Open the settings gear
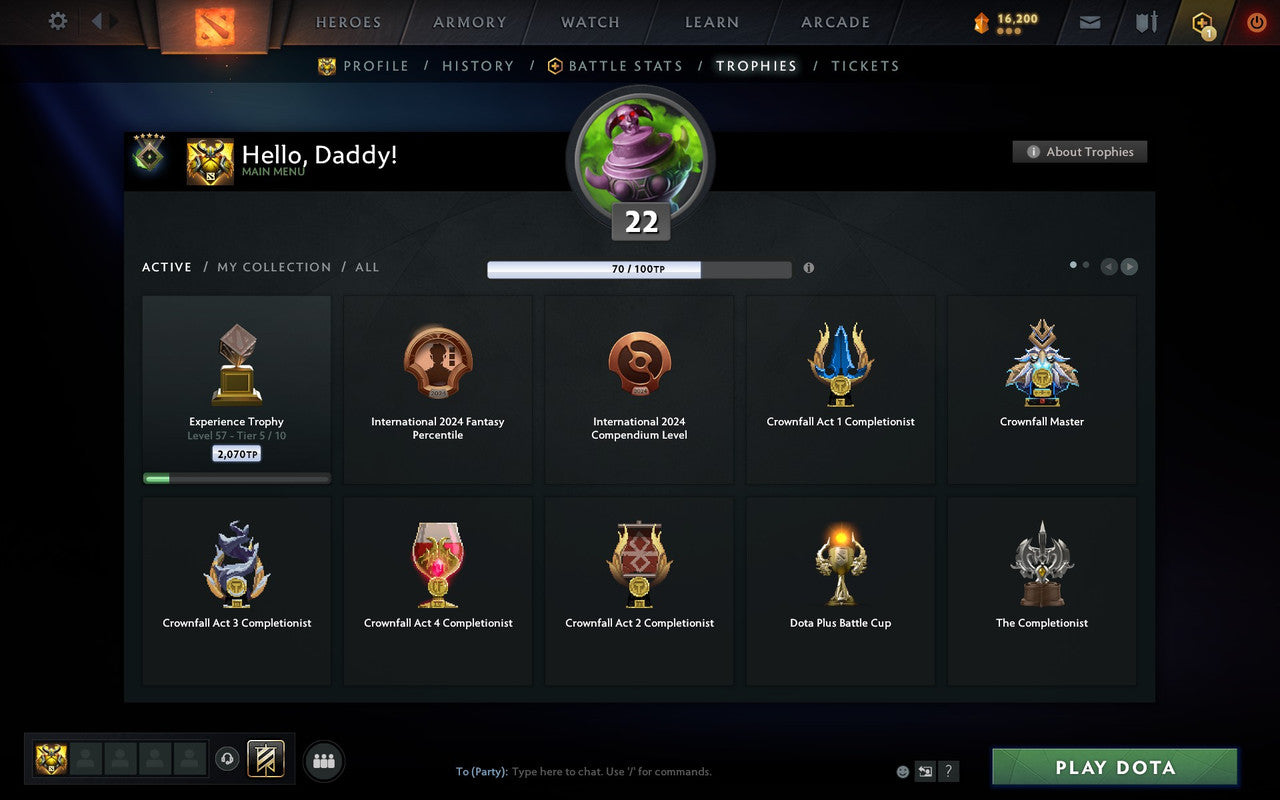This screenshot has height=800, width=1280. 57,21
